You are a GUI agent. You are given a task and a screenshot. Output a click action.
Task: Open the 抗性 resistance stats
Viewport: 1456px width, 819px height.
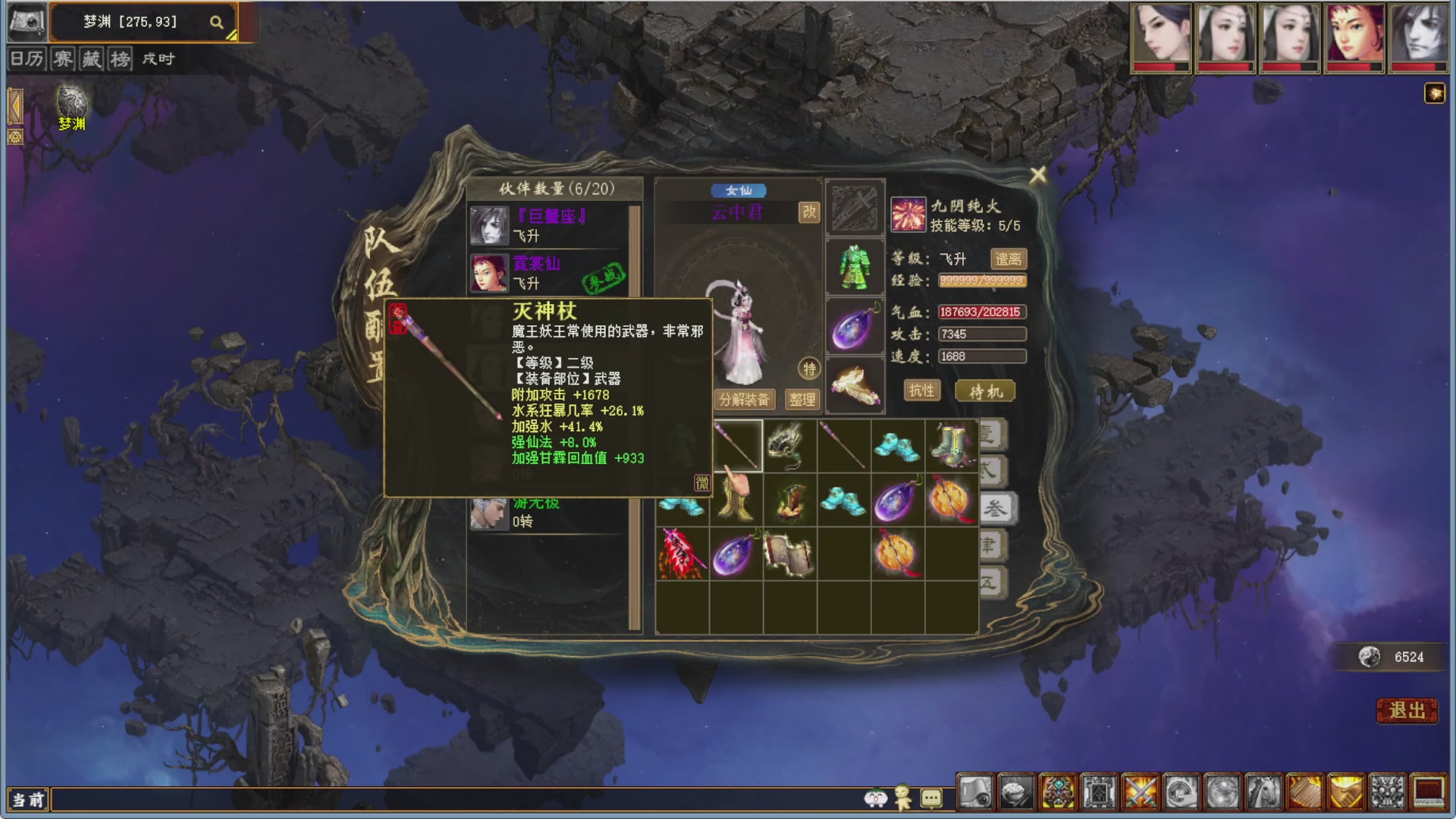tap(921, 391)
